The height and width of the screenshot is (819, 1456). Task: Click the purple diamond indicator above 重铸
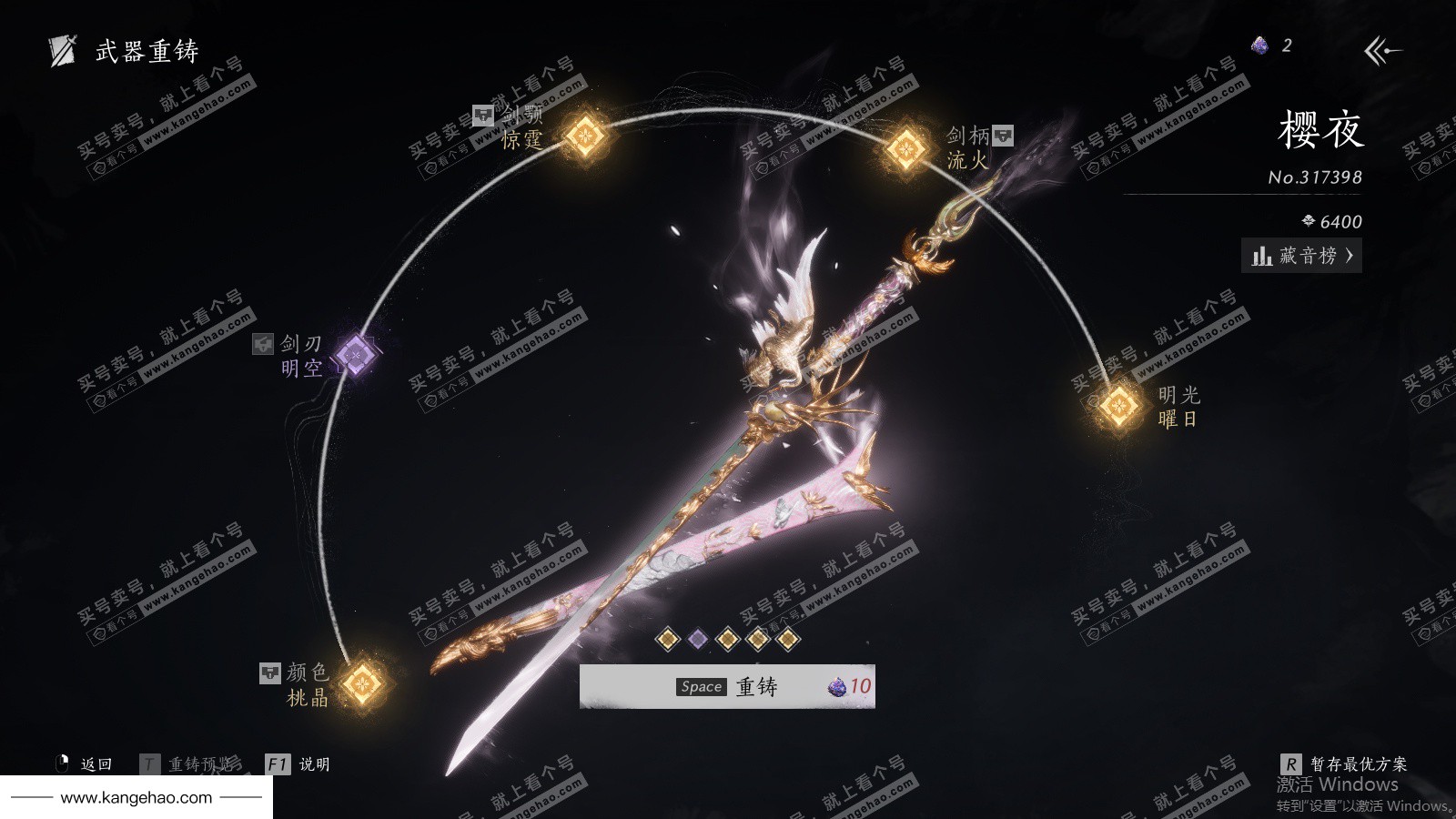(698, 639)
